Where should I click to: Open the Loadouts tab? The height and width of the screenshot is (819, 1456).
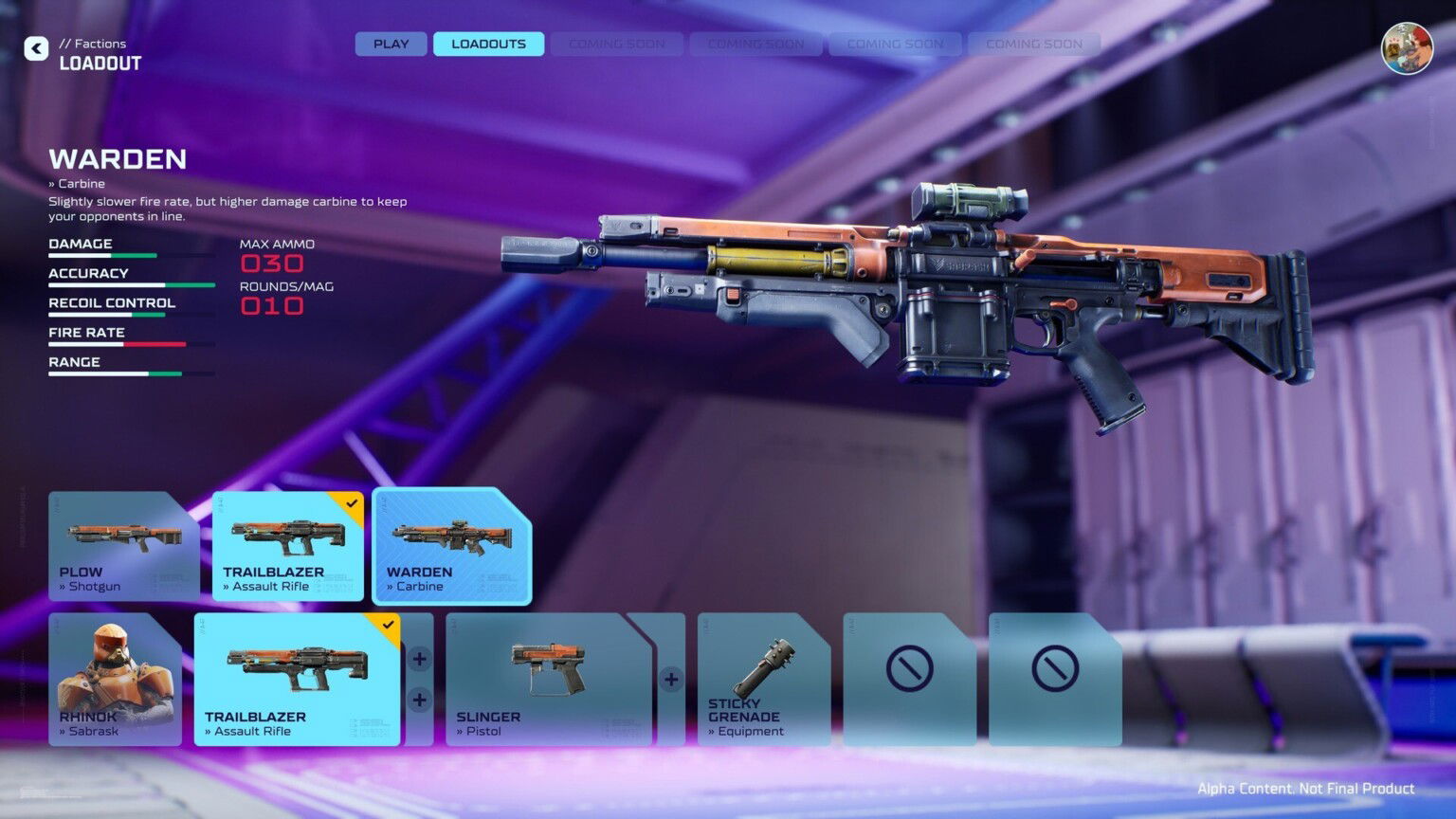(488, 44)
